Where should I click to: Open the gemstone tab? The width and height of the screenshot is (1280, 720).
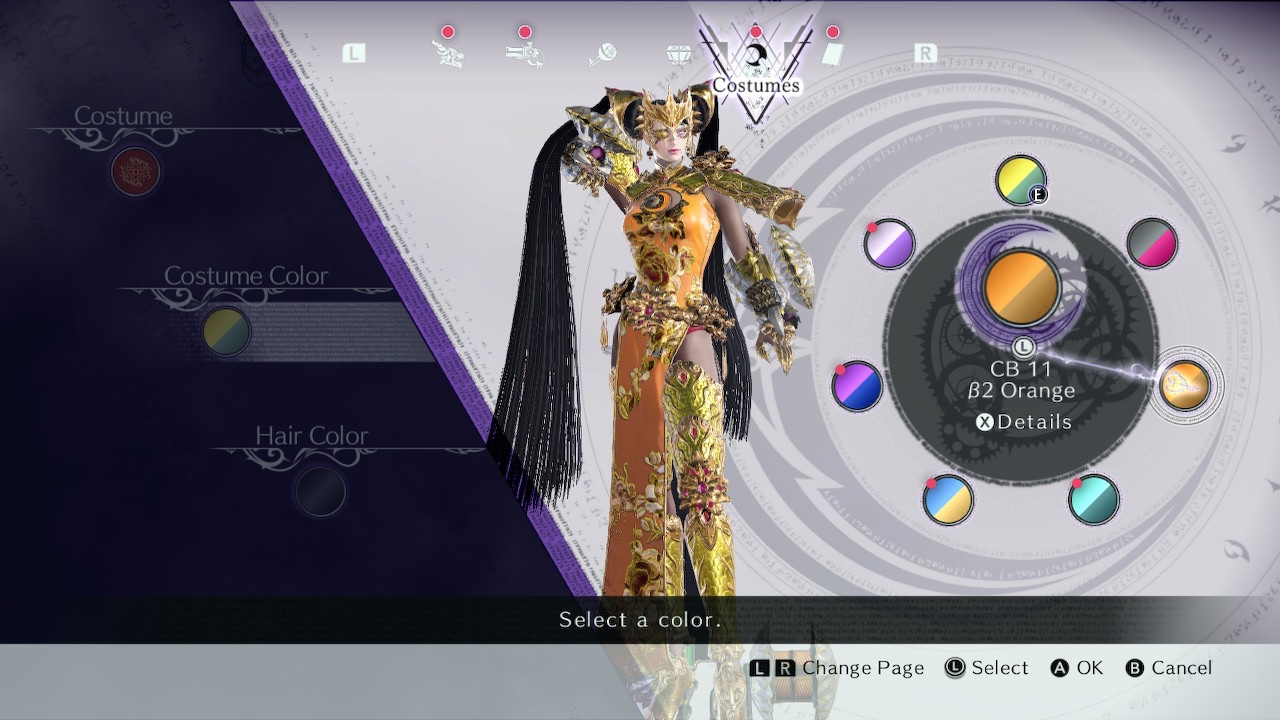[679, 54]
